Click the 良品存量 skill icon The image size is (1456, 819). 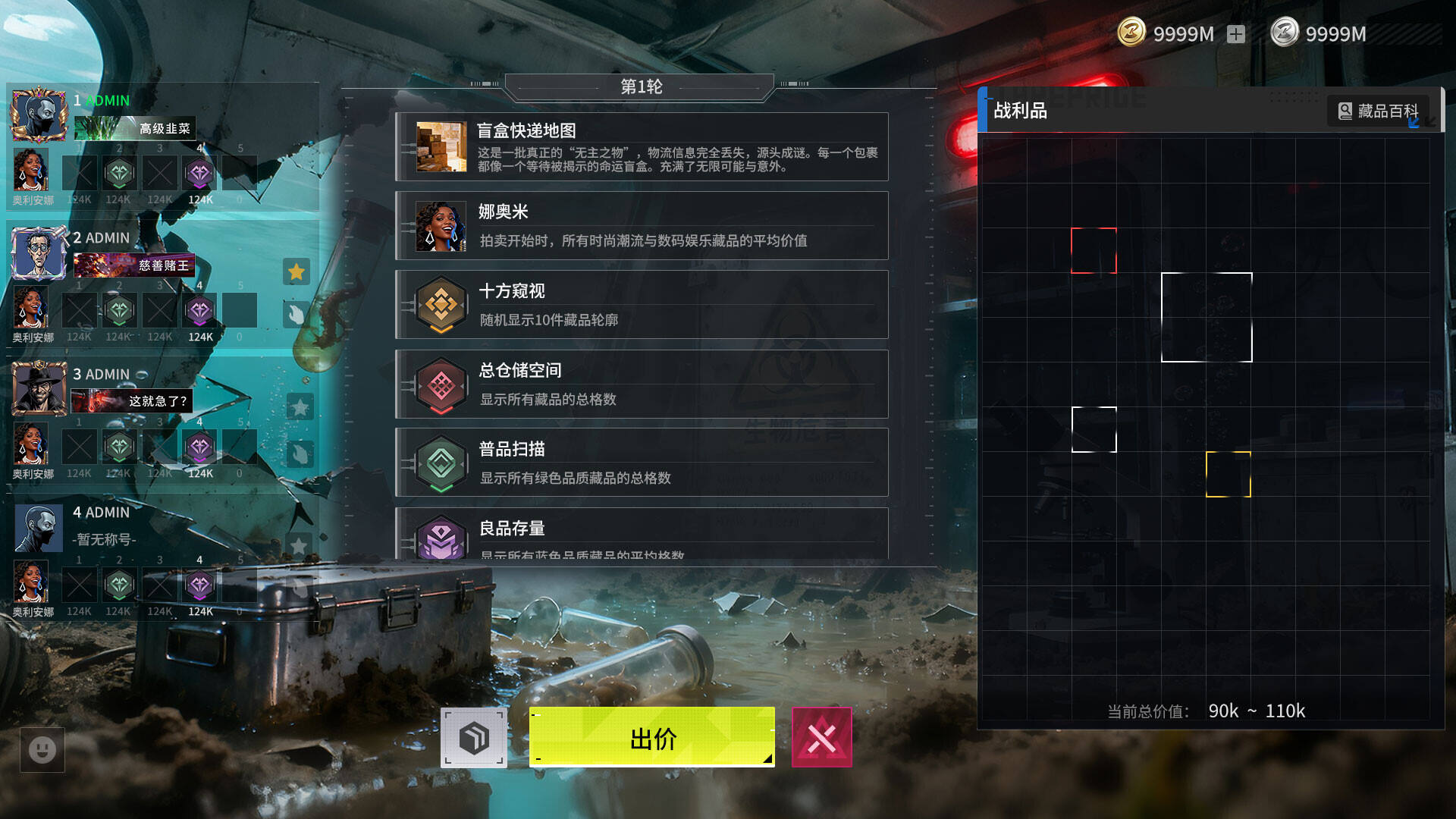pyautogui.click(x=442, y=538)
